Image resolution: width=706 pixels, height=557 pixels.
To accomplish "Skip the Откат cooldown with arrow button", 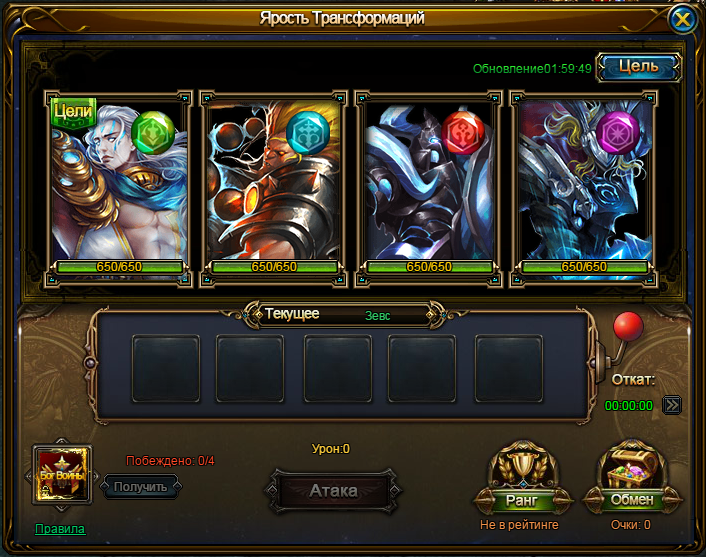I will coord(672,405).
